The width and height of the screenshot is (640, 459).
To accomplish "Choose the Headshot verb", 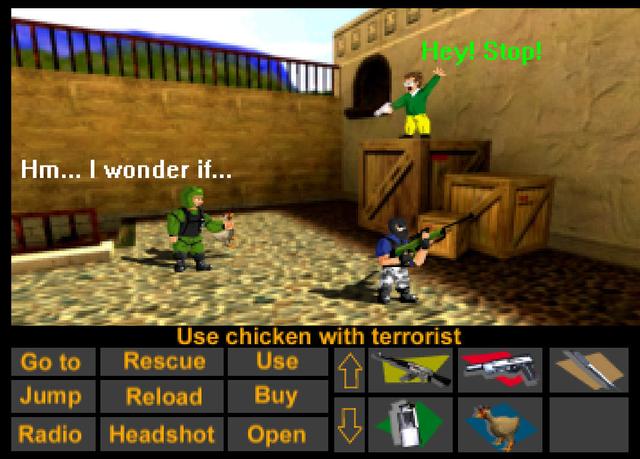I will pos(162,433).
